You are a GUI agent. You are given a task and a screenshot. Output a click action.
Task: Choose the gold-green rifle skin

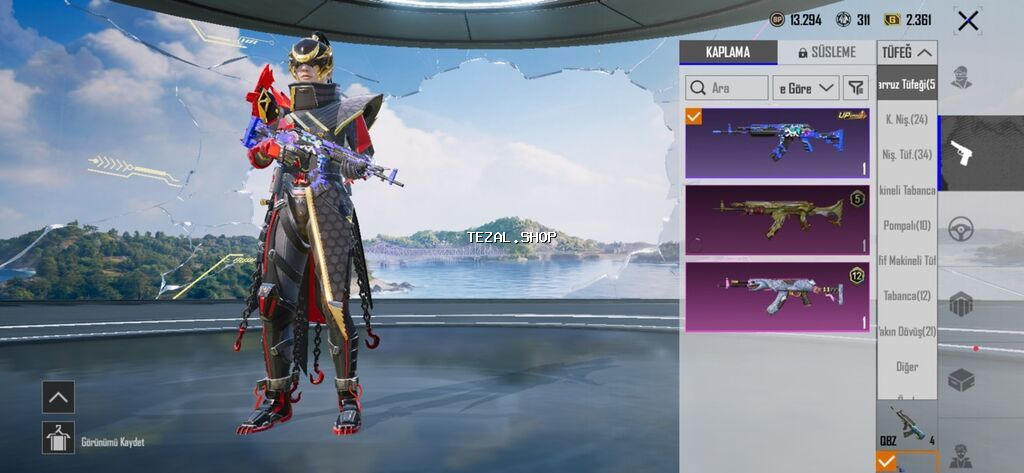coord(777,219)
